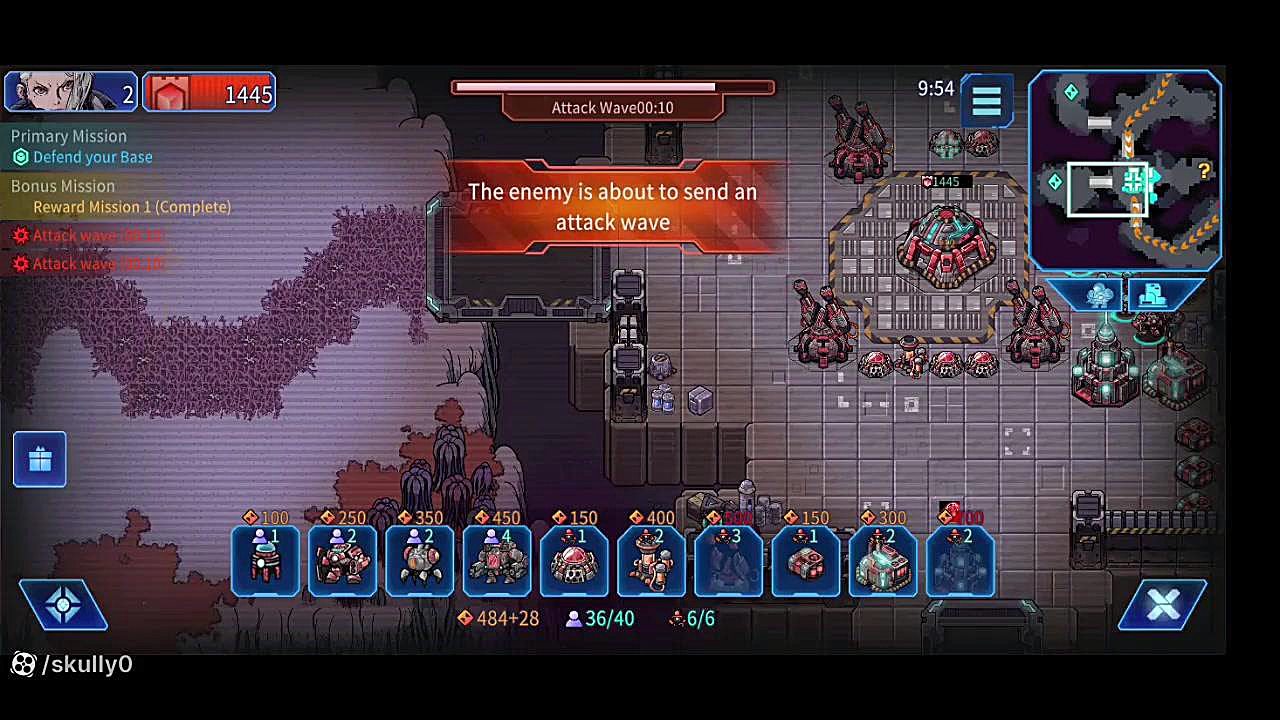Place the 400-cost orange tower building

pos(651,560)
